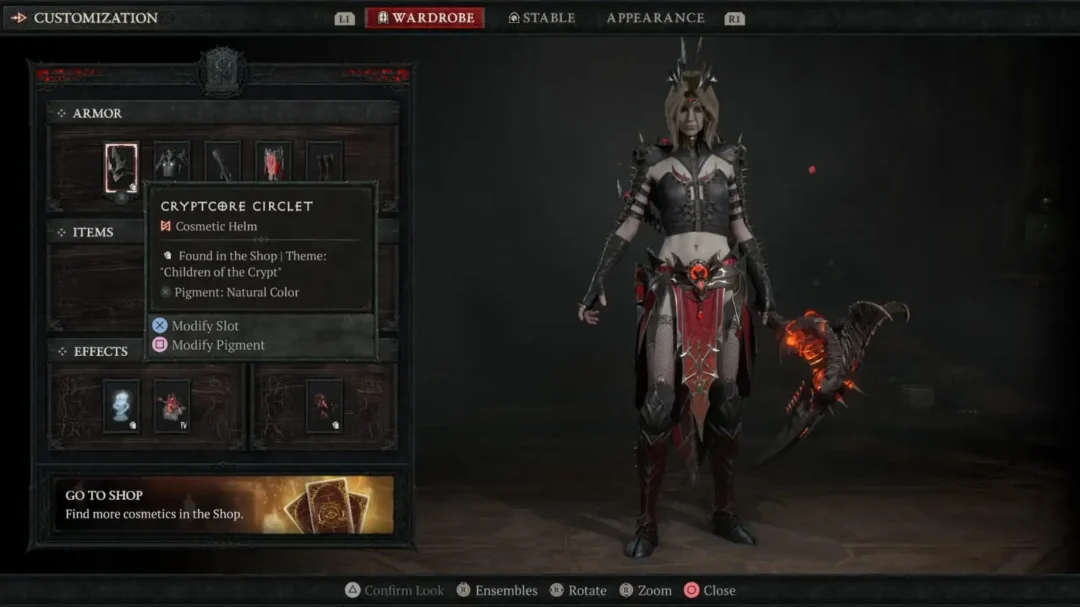Choose the red effect slot marked IV
This screenshot has width=1080, height=607.
tap(172, 405)
